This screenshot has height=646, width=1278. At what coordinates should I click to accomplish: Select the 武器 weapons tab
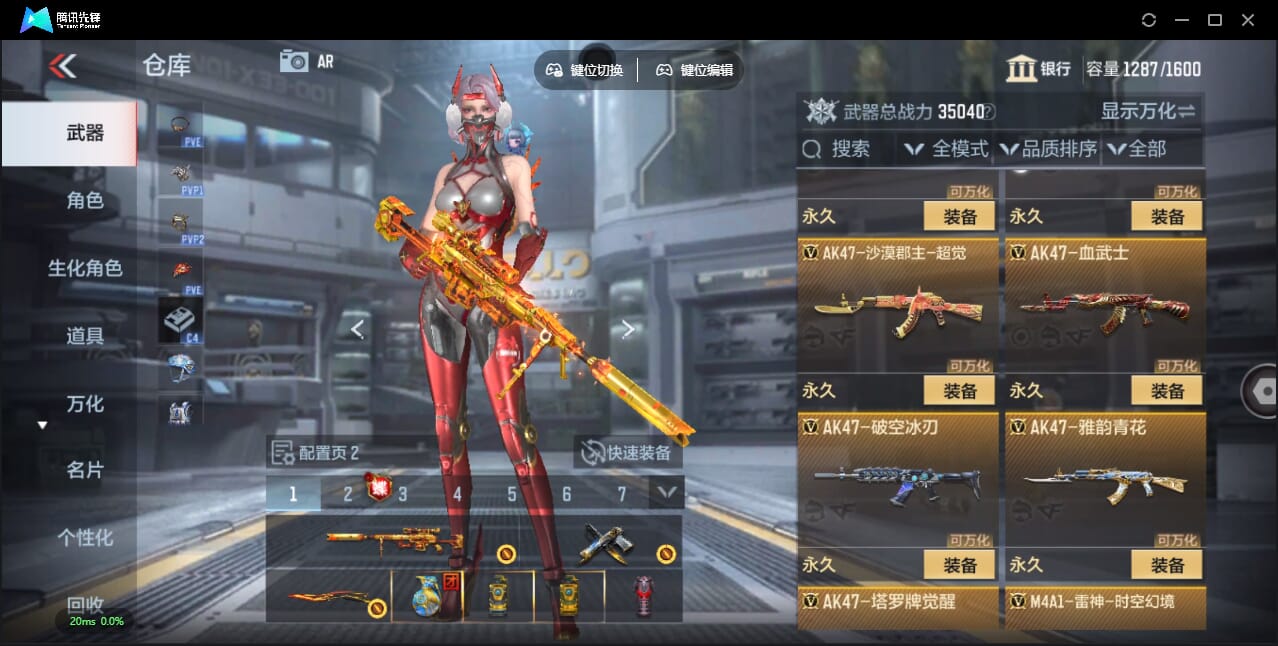(x=85, y=133)
